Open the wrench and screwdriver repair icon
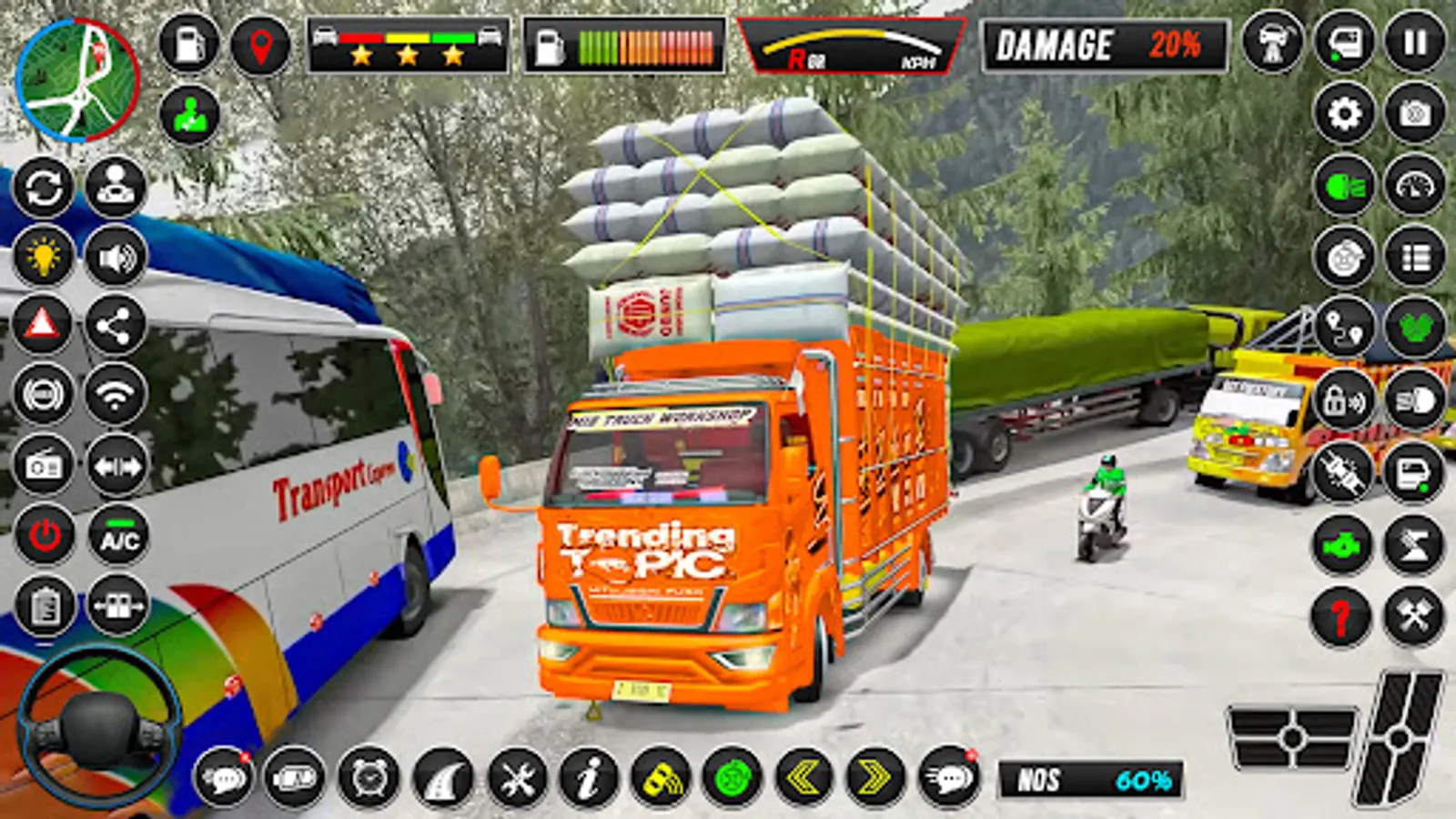Image resolution: width=1456 pixels, height=819 pixels. coord(517,779)
